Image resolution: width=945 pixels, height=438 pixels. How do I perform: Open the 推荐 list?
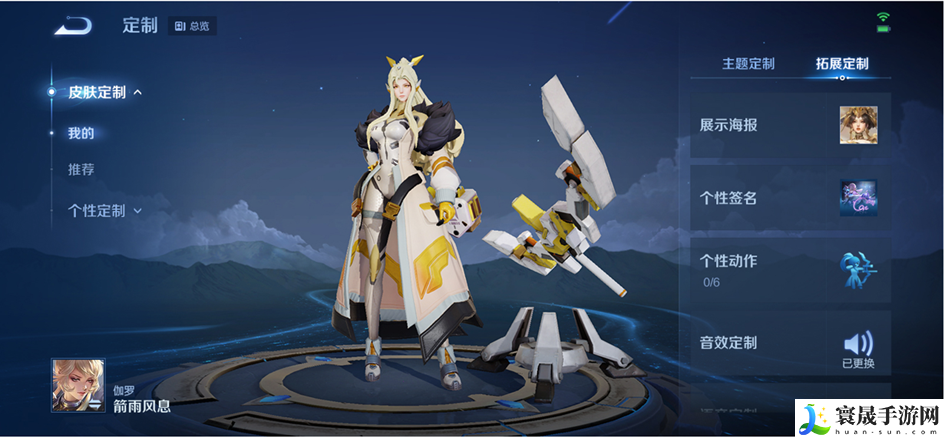click(81, 170)
